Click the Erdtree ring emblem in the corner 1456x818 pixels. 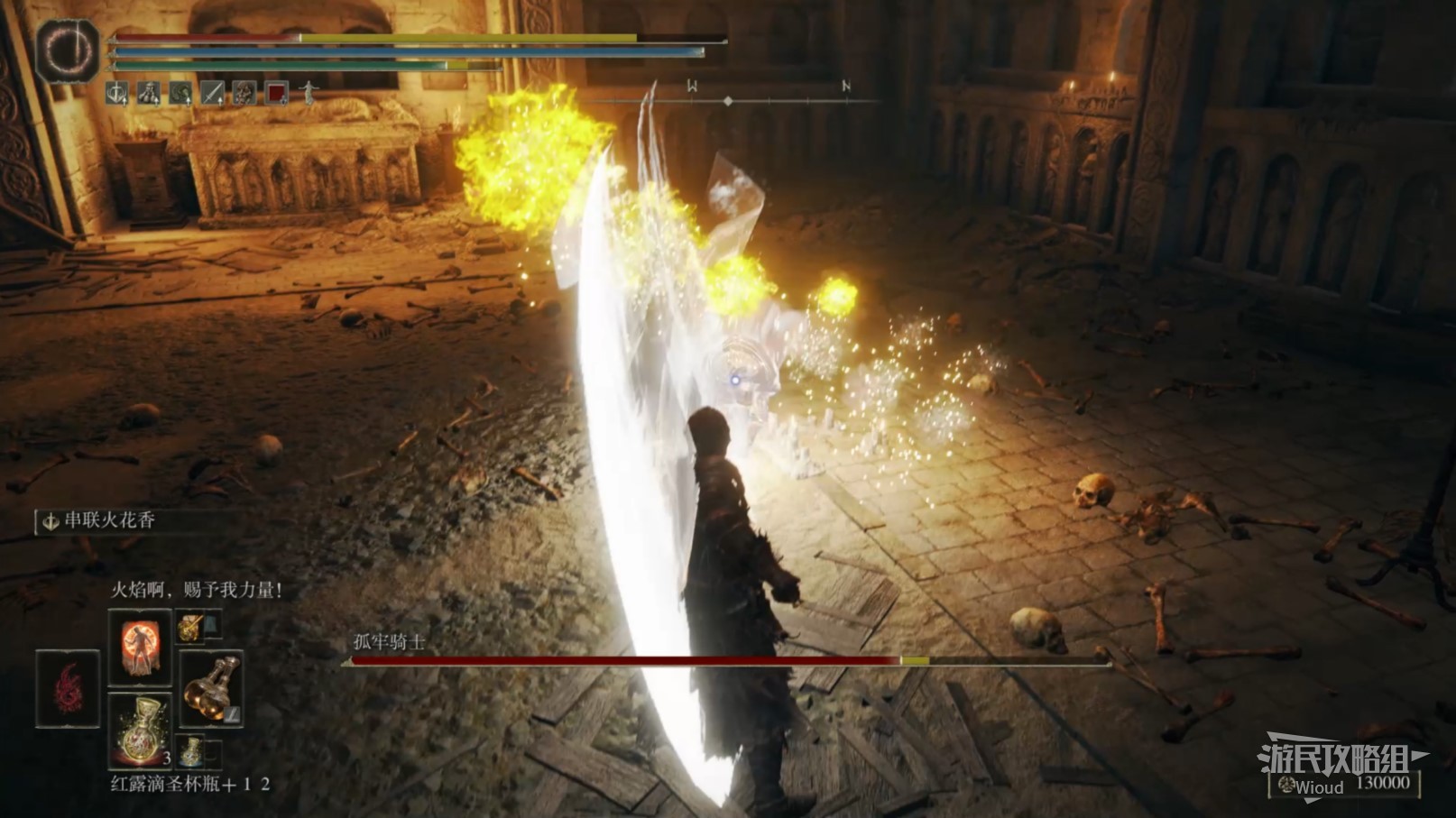[68, 52]
